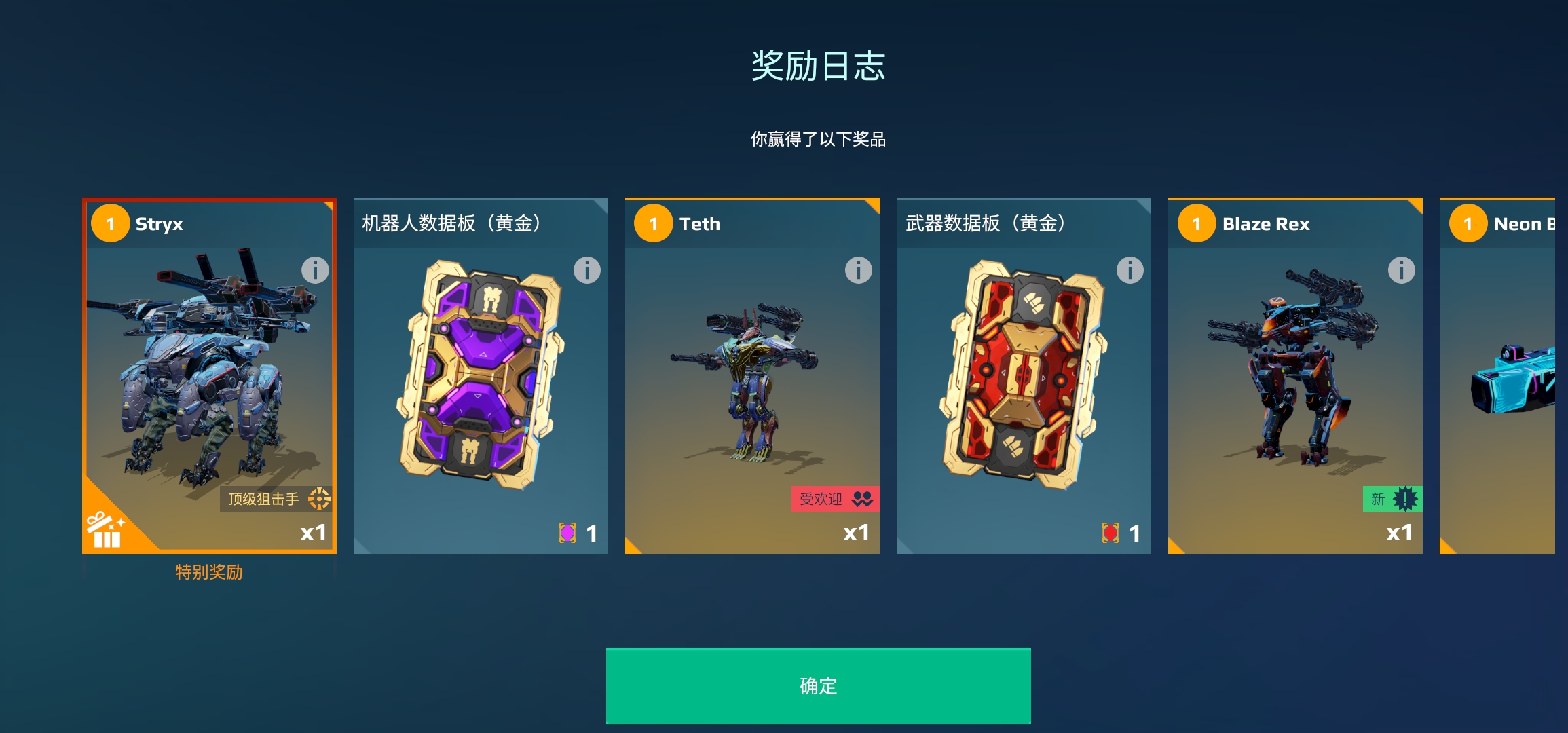Select the quantity badge on the Teth card
Screen dimensions: 1568x733
[x=653, y=224]
